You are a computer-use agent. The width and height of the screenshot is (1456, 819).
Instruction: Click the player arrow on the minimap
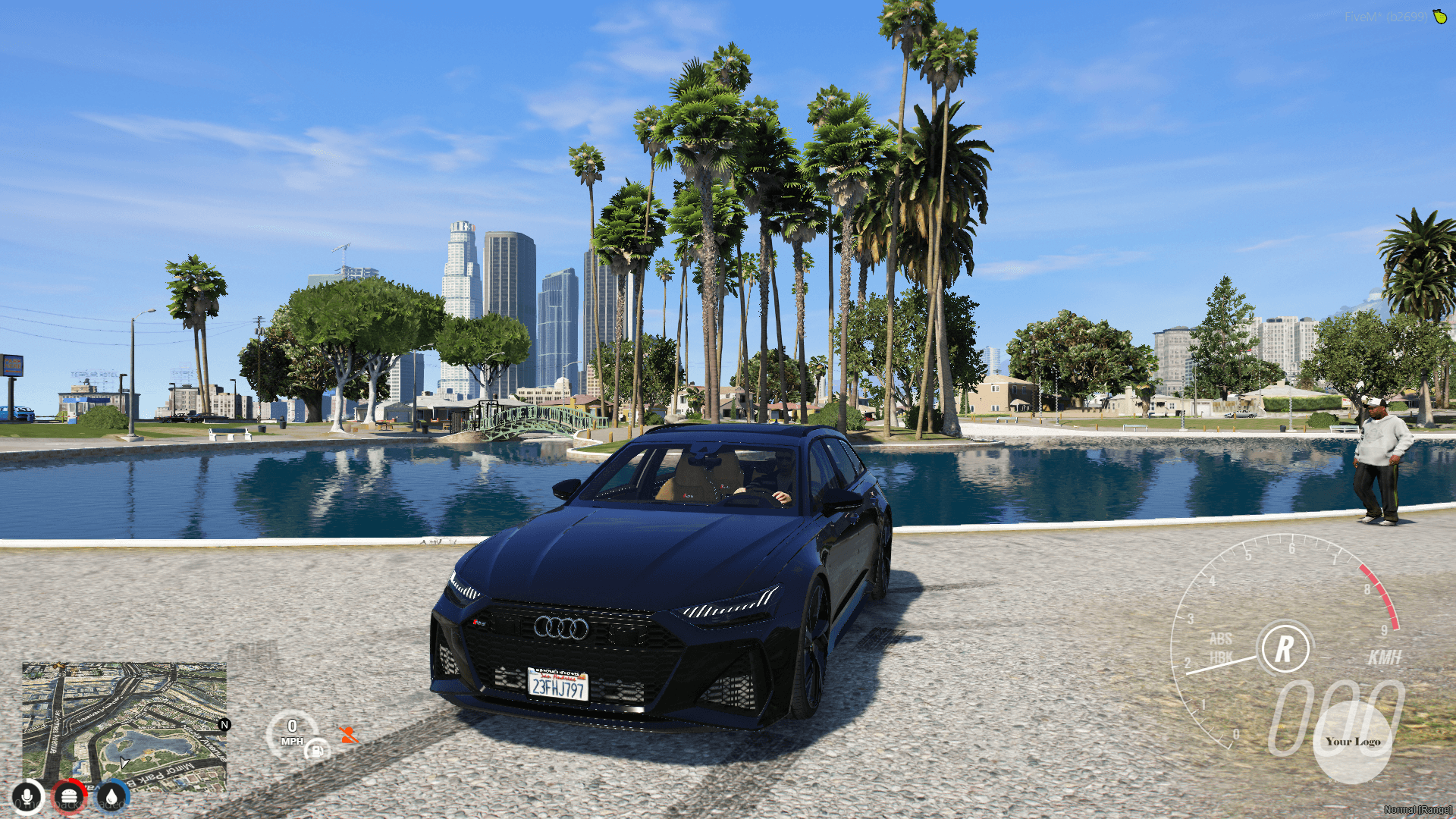(124, 762)
